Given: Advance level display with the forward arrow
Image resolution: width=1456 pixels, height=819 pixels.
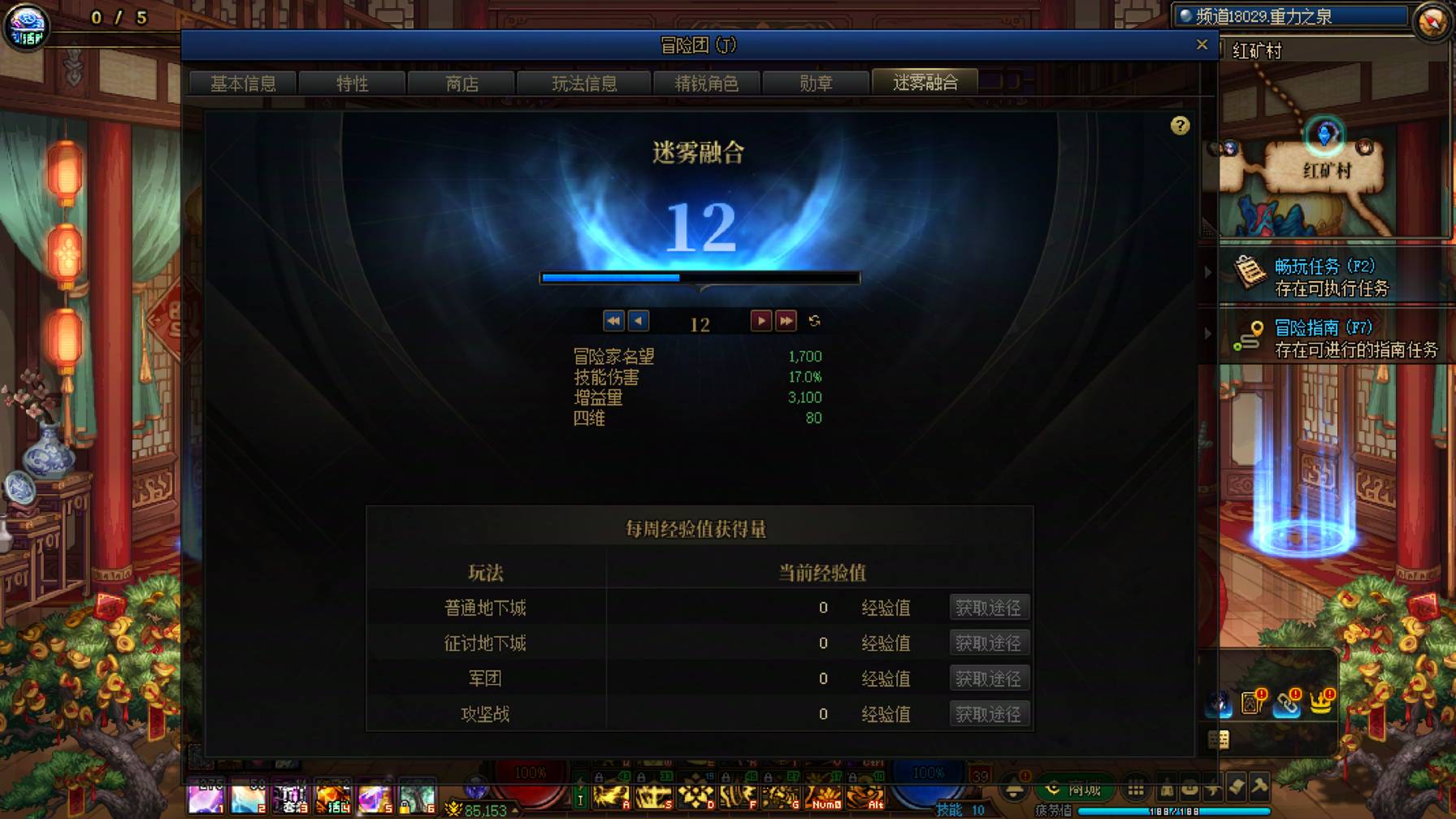Looking at the screenshot, I should [x=762, y=321].
